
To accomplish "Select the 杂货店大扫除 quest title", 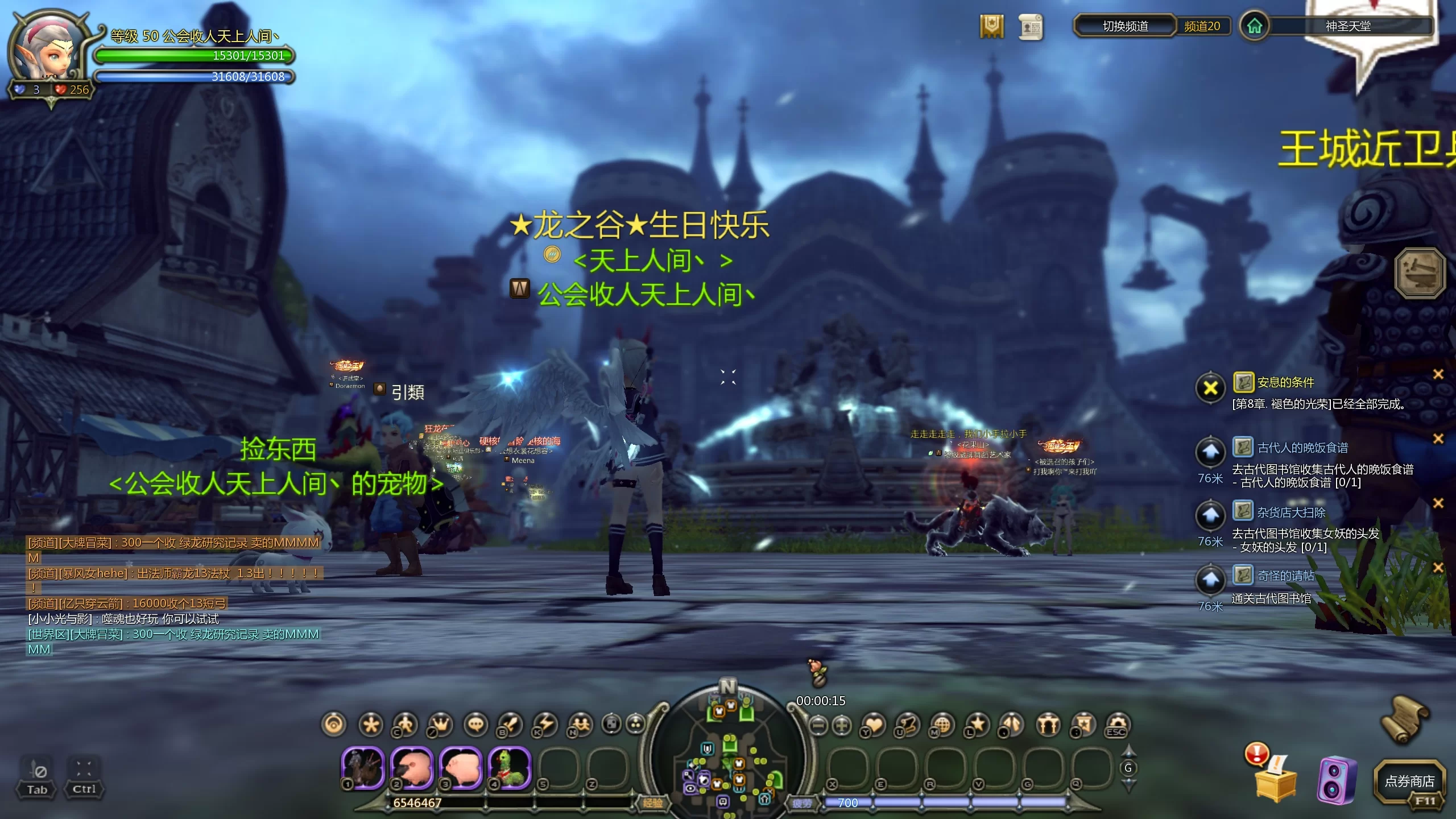I will (x=1291, y=512).
